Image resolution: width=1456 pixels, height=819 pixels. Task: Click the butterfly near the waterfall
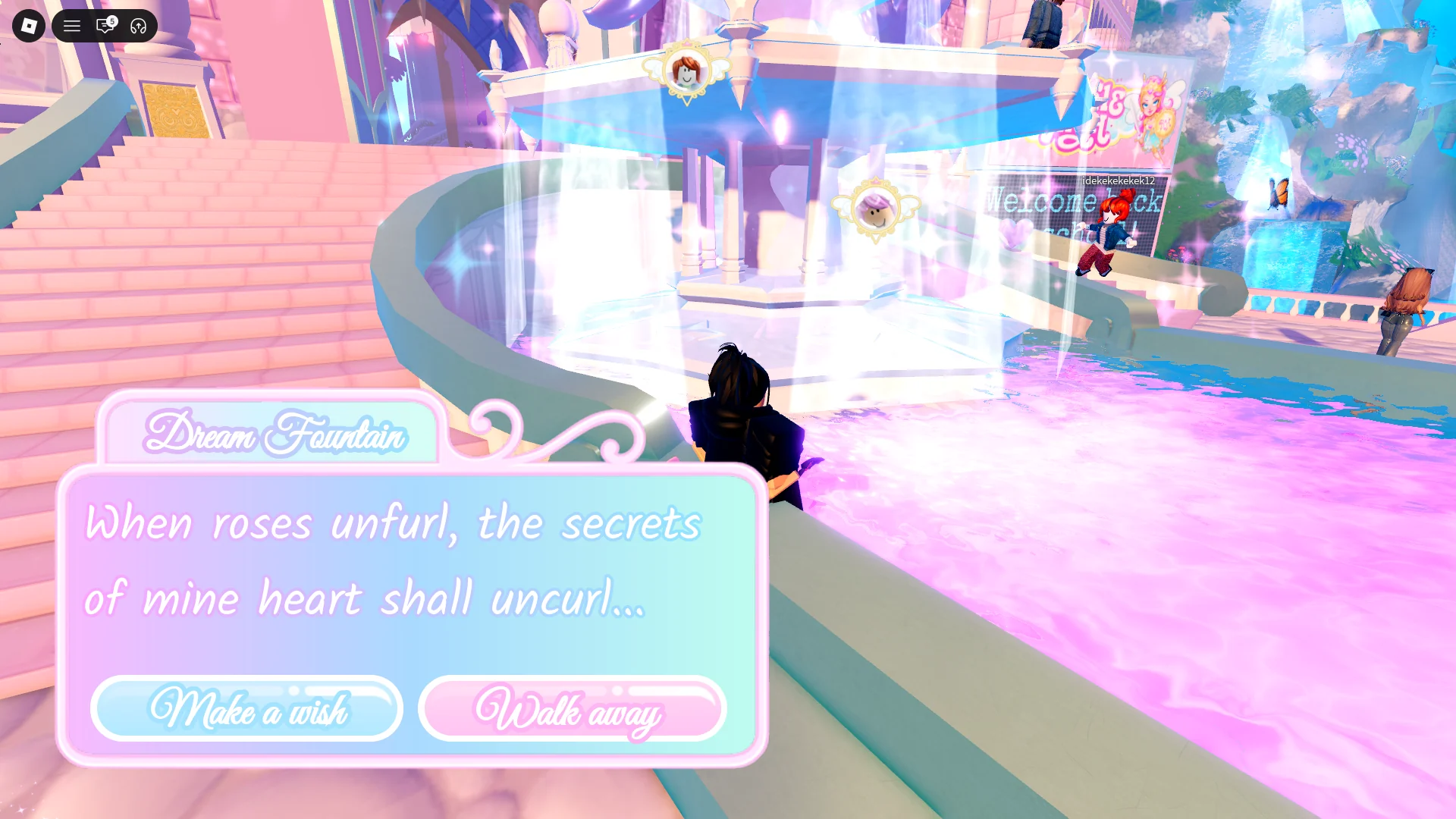pos(1278,191)
